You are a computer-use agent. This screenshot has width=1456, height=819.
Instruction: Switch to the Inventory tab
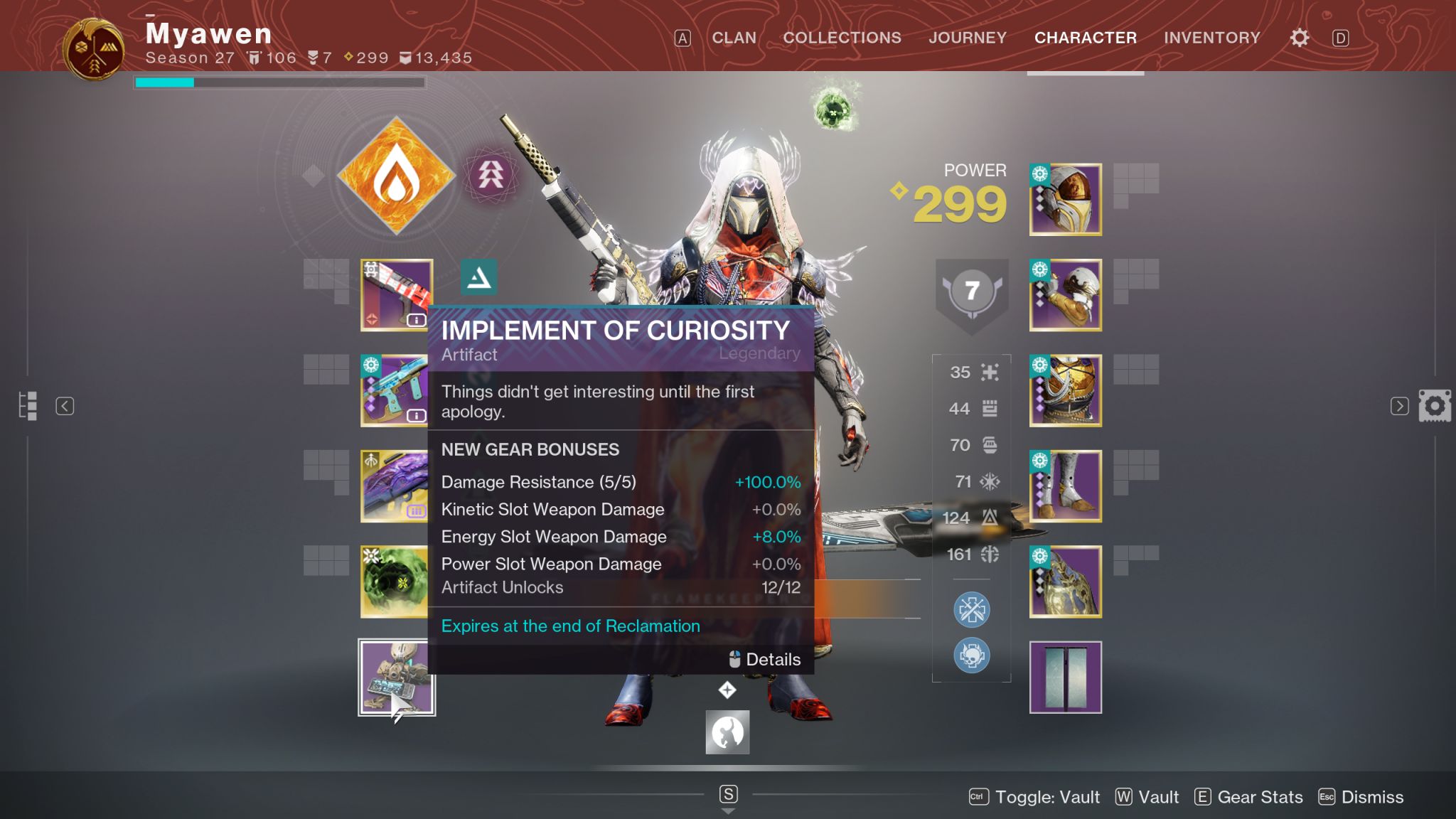(x=1211, y=38)
